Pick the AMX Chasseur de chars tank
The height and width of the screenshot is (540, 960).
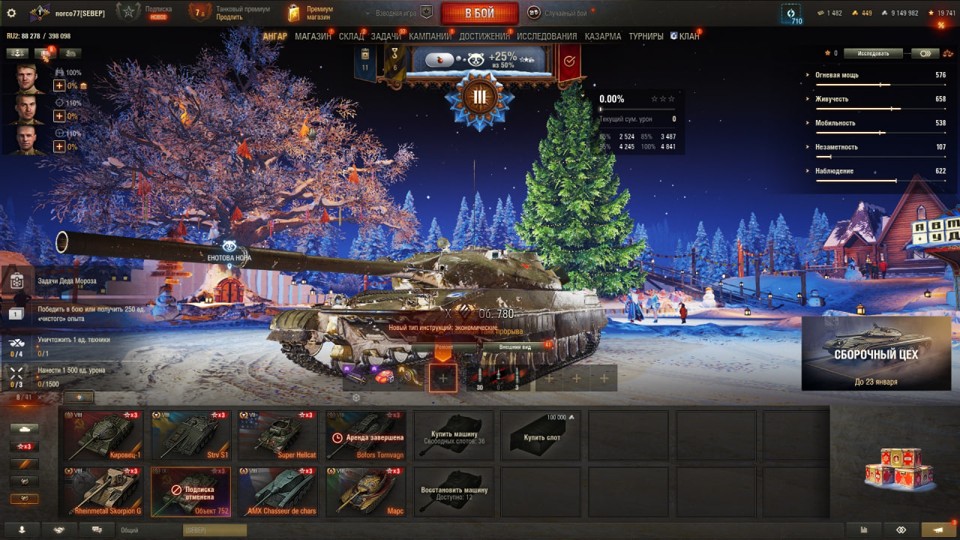(x=277, y=490)
